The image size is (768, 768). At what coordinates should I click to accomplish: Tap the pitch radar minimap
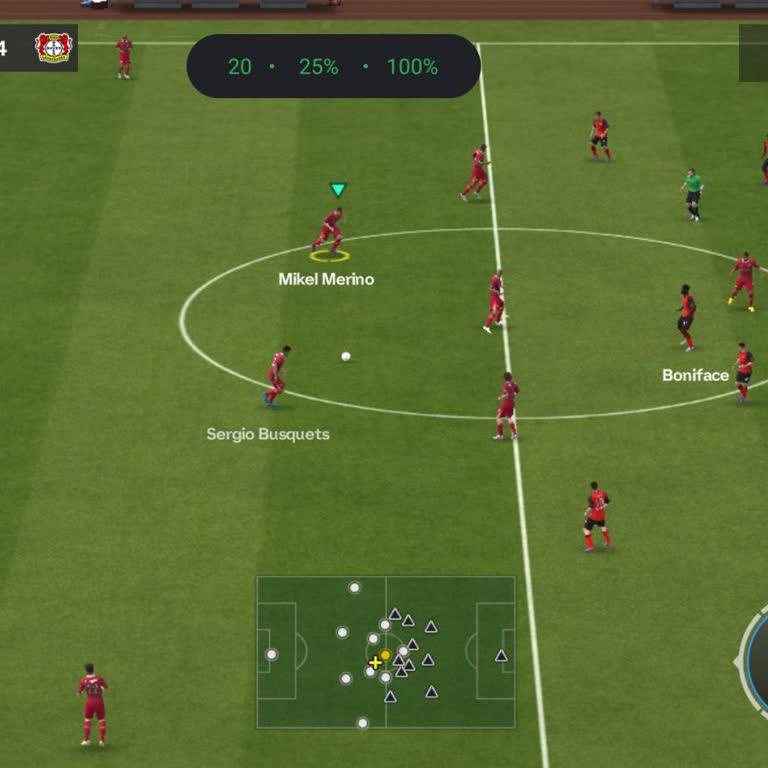[386, 652]
